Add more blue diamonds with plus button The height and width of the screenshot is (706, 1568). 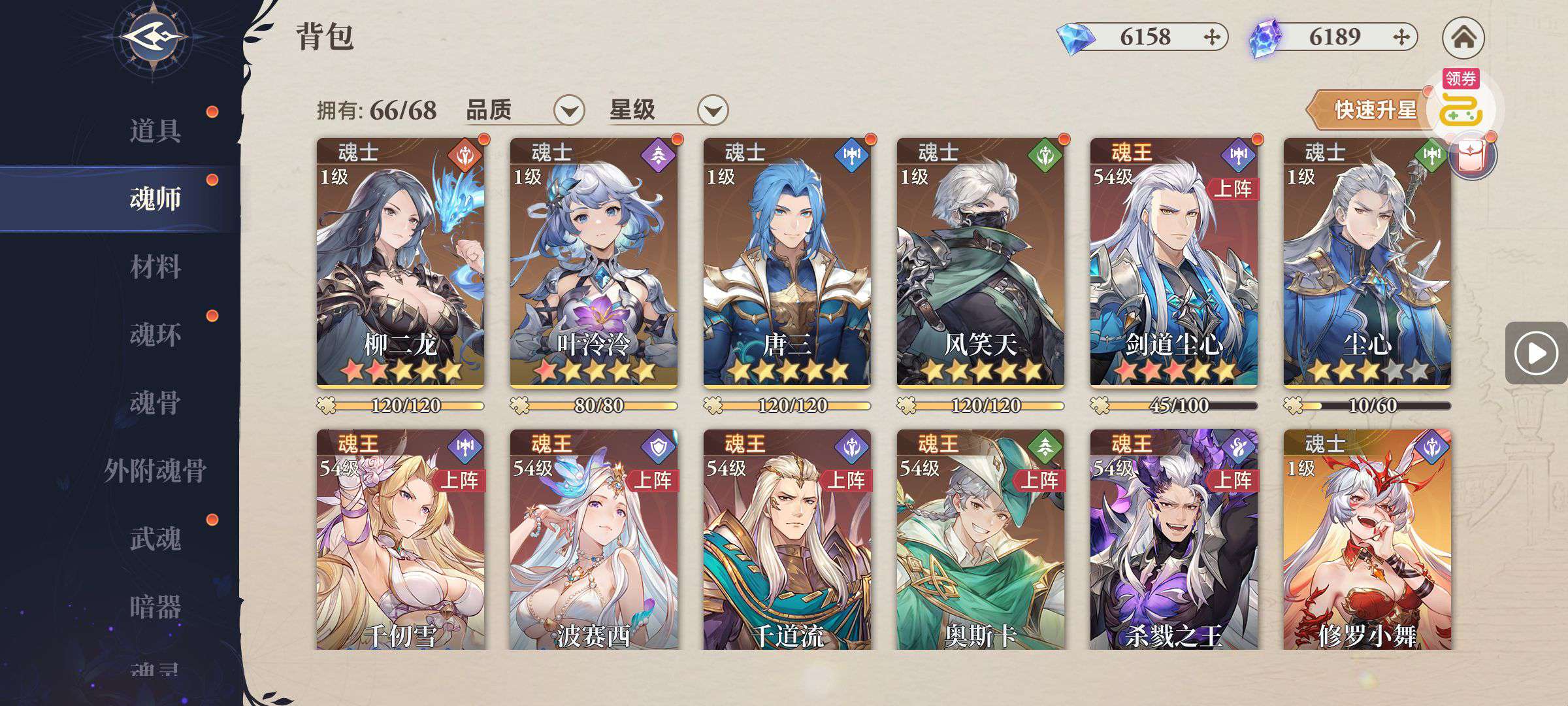(x=1212, y=37)
